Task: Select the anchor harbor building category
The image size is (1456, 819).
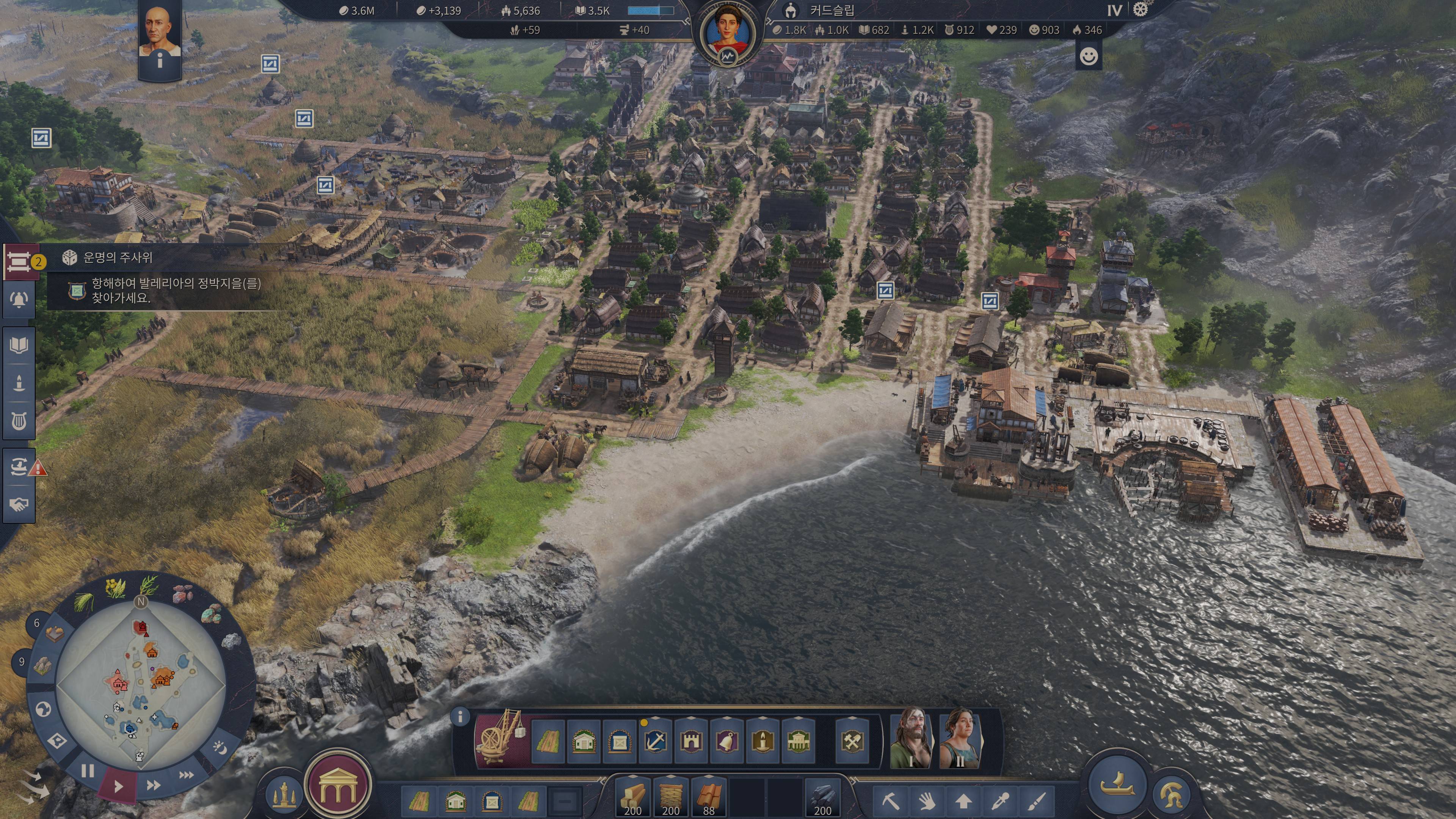Action: 655,741
